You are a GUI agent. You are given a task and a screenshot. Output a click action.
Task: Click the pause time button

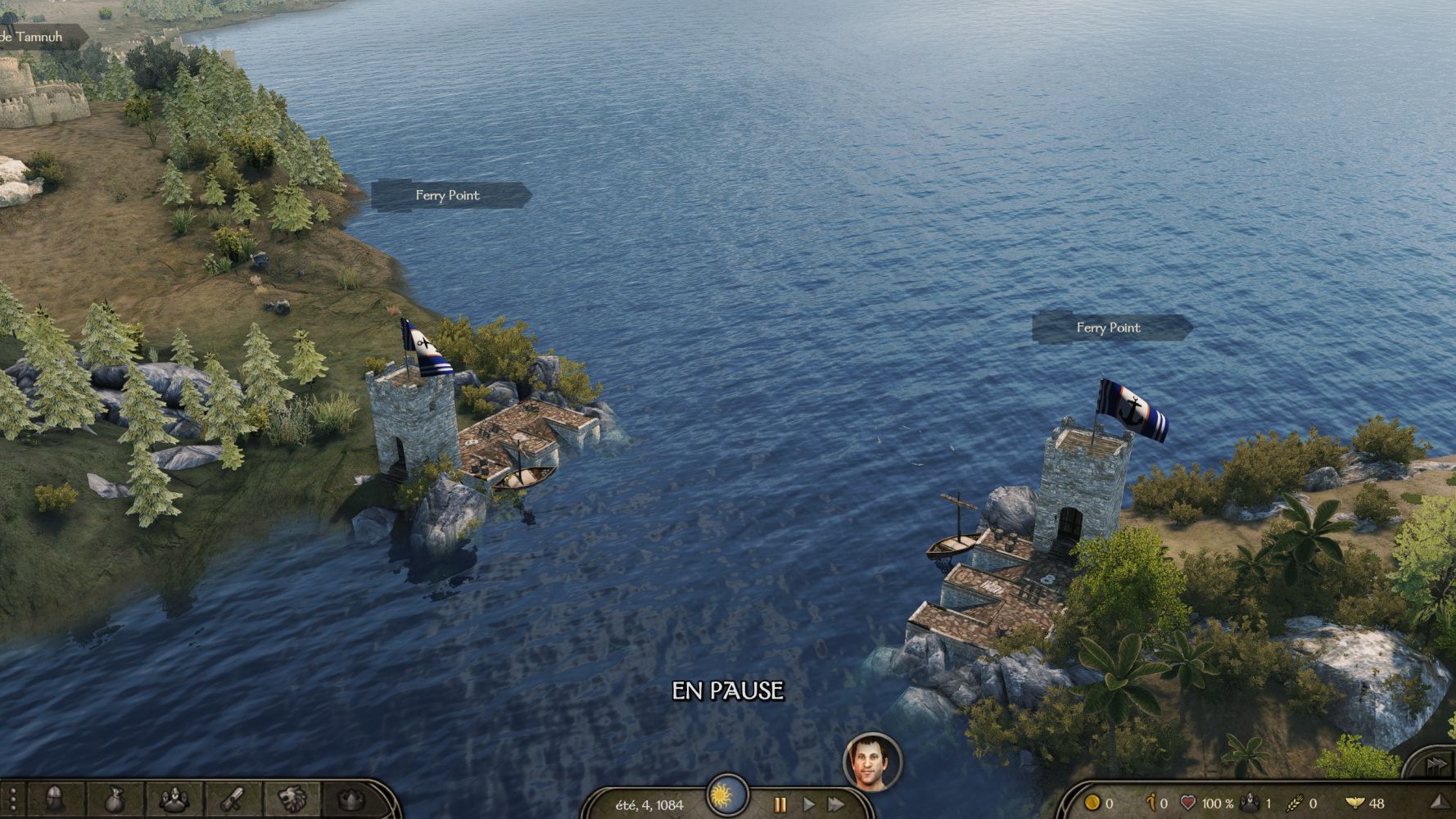(x=780, y=804)
